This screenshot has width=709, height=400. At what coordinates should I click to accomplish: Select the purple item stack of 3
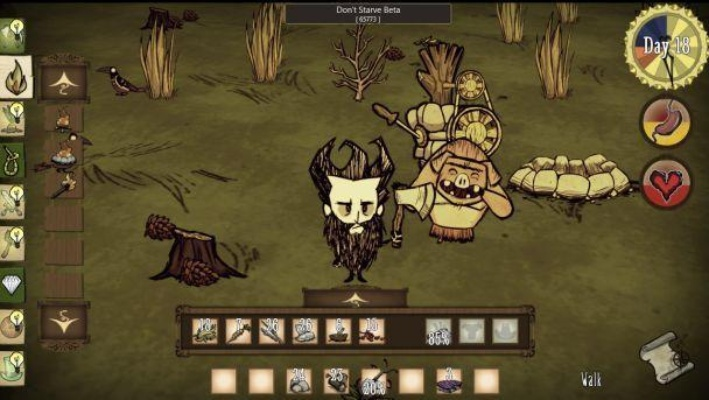click(449, 380)
